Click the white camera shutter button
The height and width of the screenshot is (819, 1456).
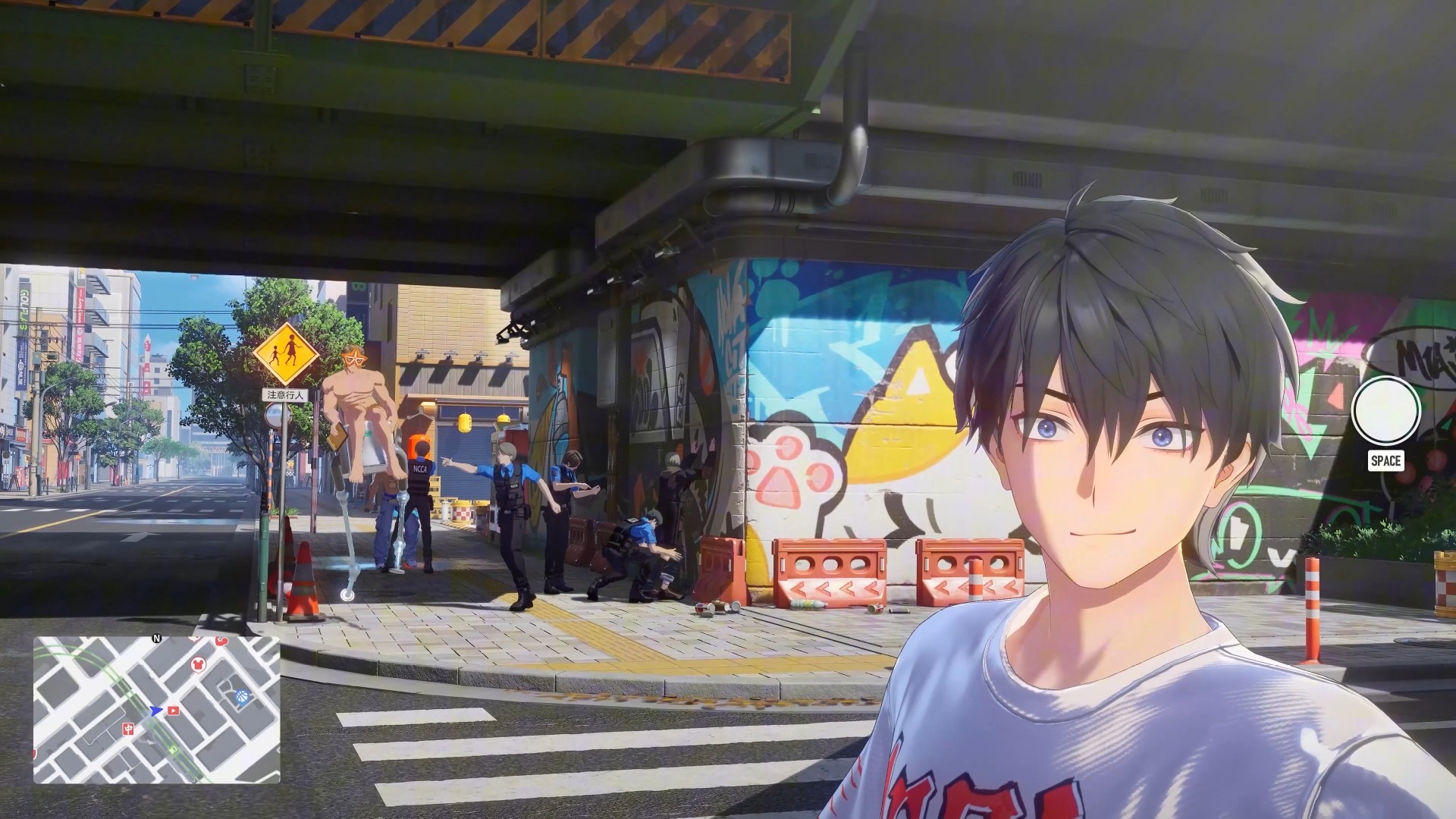(x=1385, y=410)
